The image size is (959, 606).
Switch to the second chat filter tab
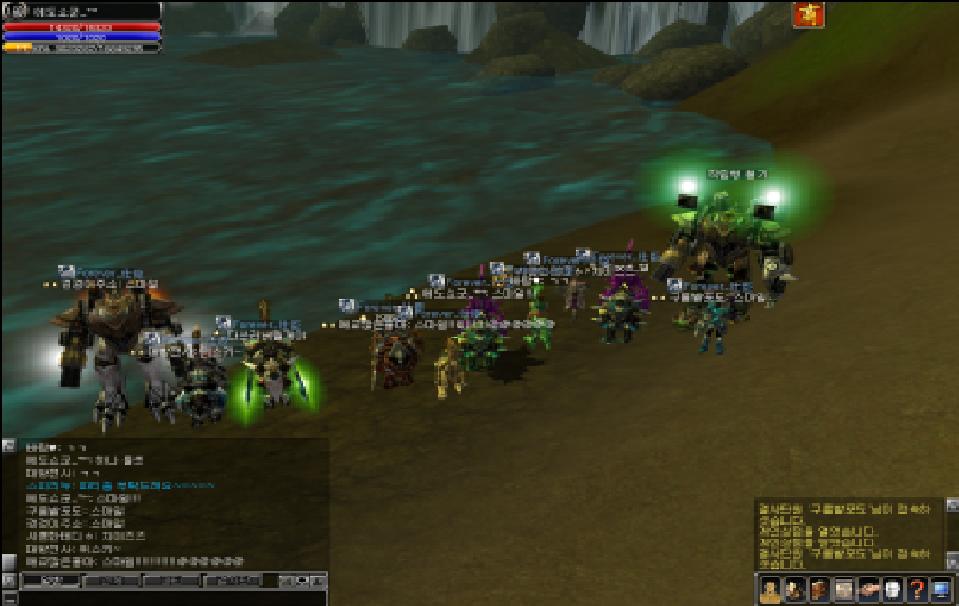coord(110,580)
